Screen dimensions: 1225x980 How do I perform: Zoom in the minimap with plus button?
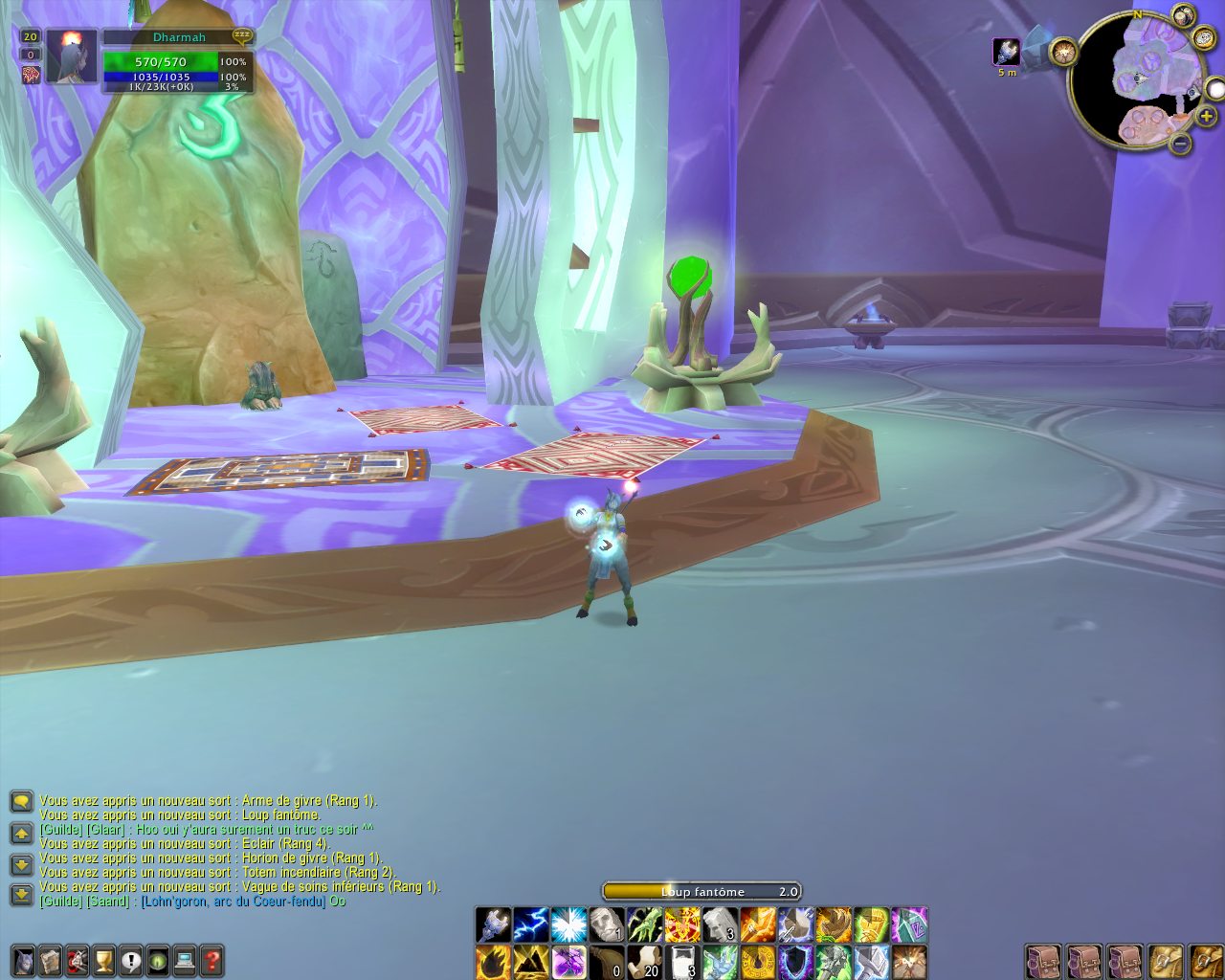point(1206,117)
